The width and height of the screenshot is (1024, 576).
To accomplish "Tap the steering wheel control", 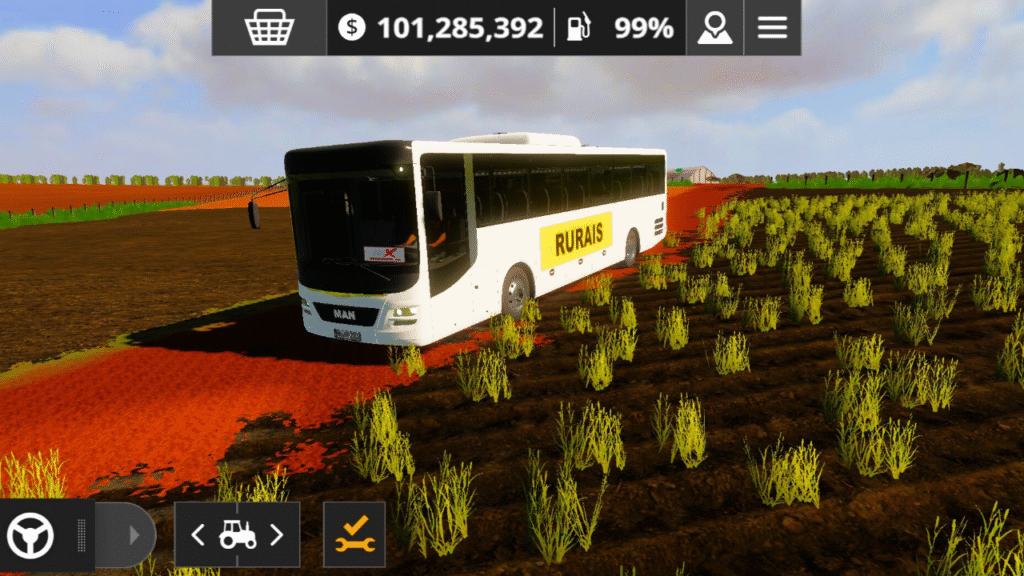I will click(x=30, y=535).
